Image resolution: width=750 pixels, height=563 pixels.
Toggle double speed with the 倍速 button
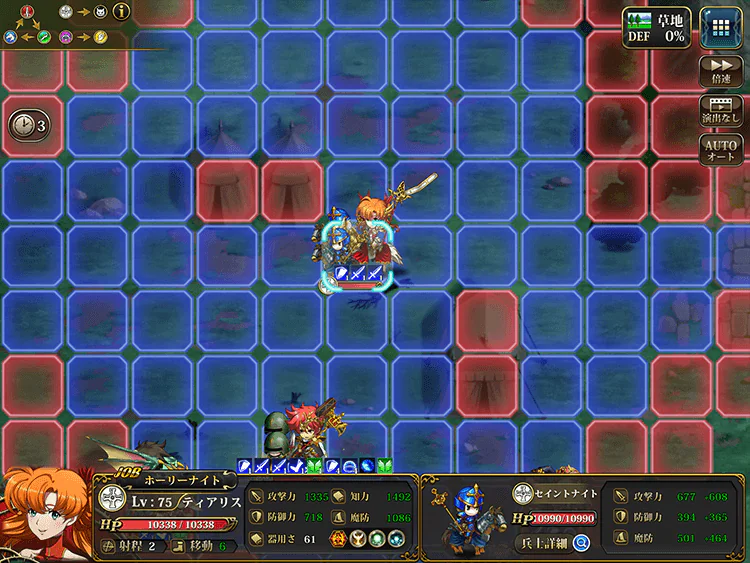click(721, 70)
